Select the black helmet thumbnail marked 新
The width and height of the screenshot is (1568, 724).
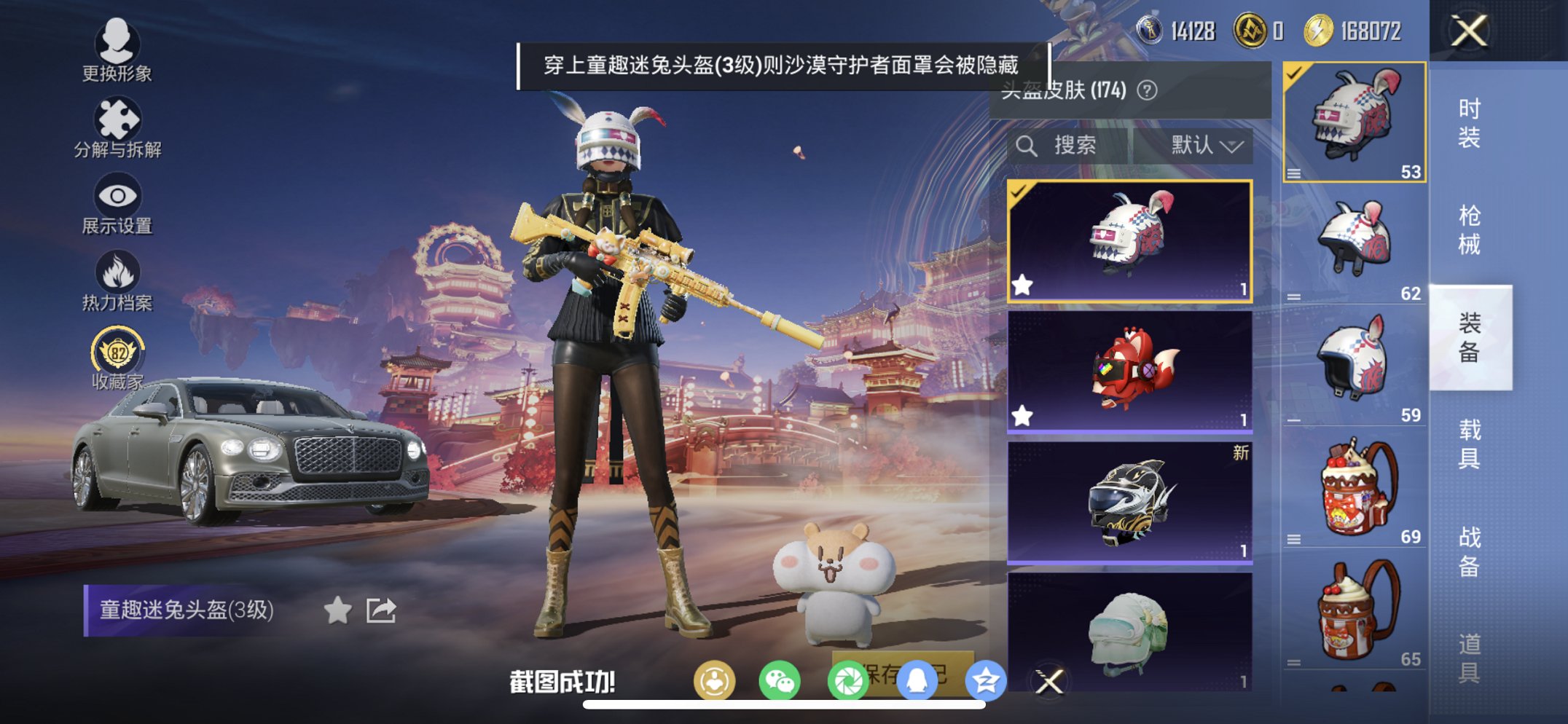1129,503
